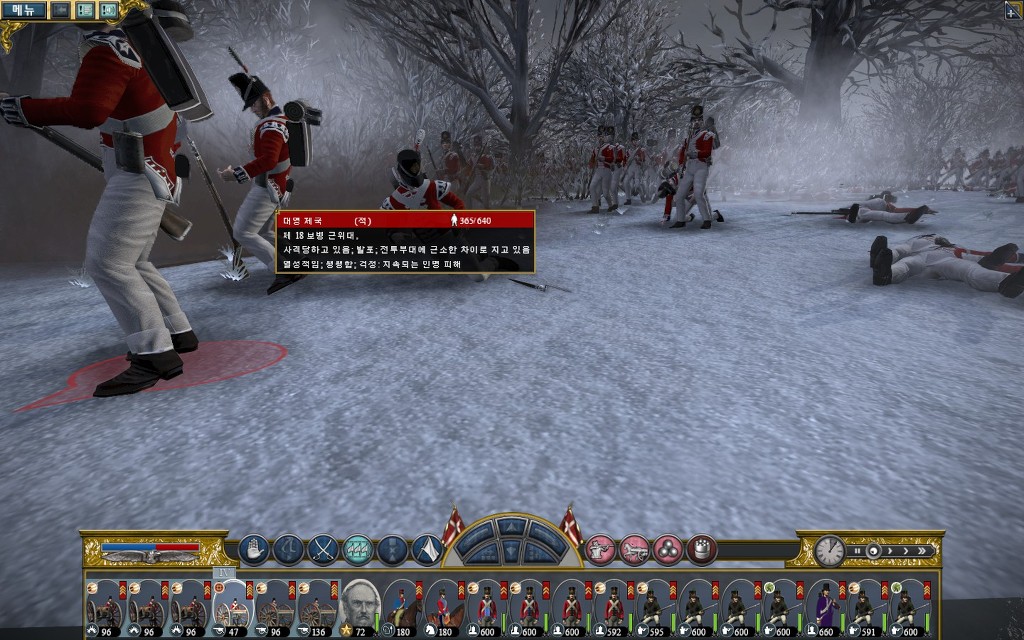This screenshot has height=640, width=1024.
Task: Select the purple-coated unit card with 660 men
Action: (x=826, y=605)
